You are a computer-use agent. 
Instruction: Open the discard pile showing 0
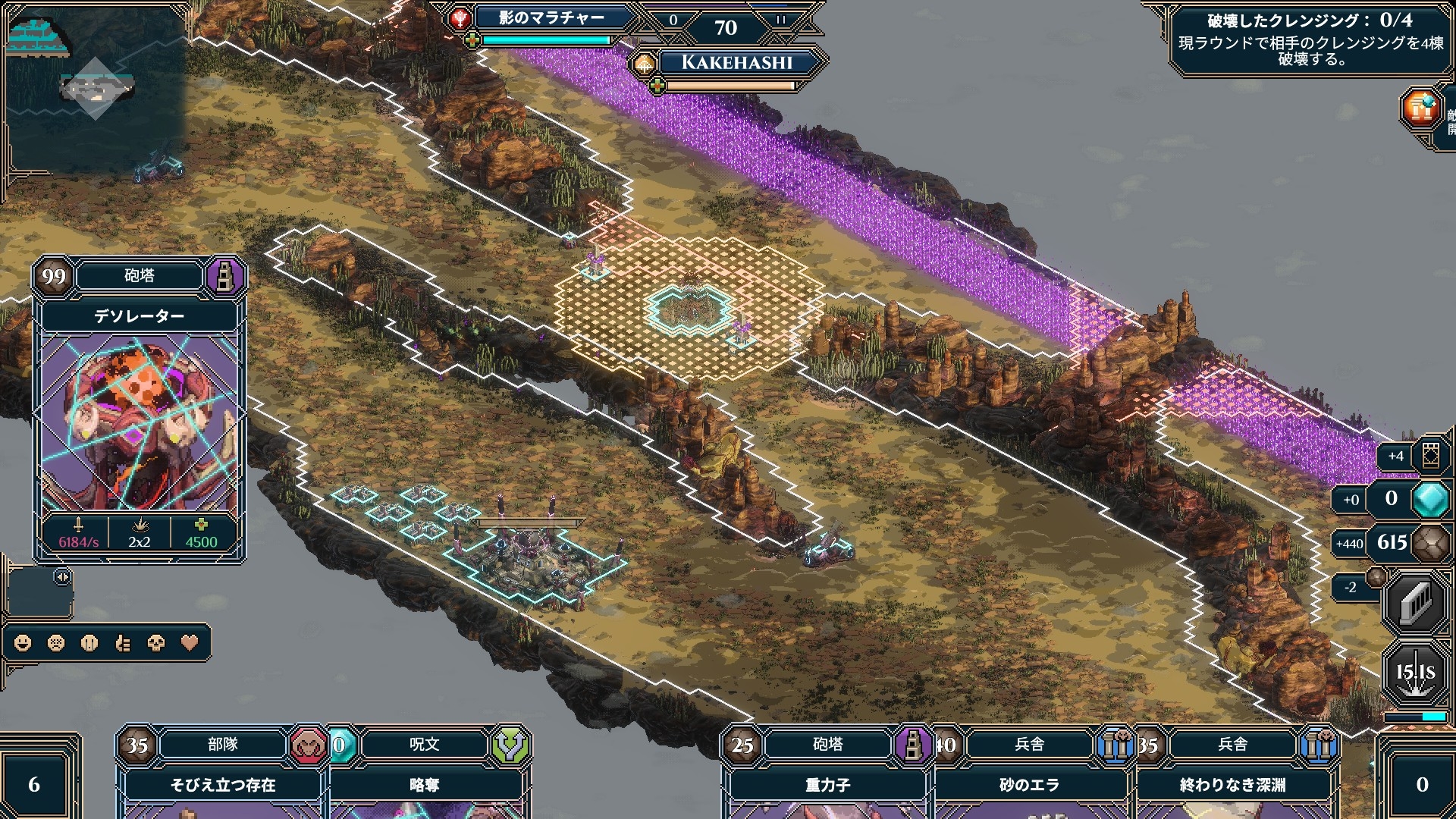(1422, 783)
